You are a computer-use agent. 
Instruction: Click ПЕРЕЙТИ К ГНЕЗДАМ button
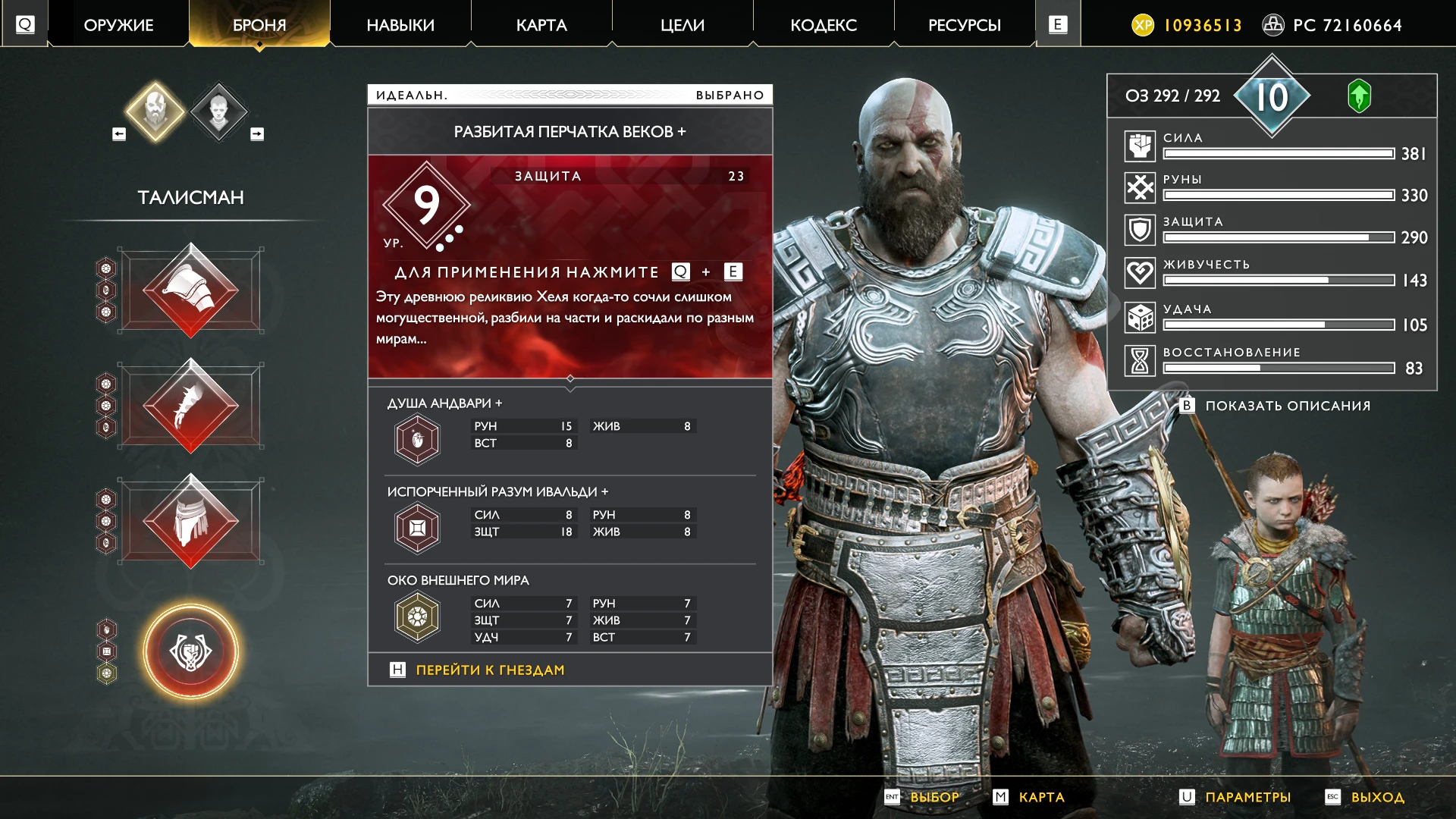[x=489, y=670]
